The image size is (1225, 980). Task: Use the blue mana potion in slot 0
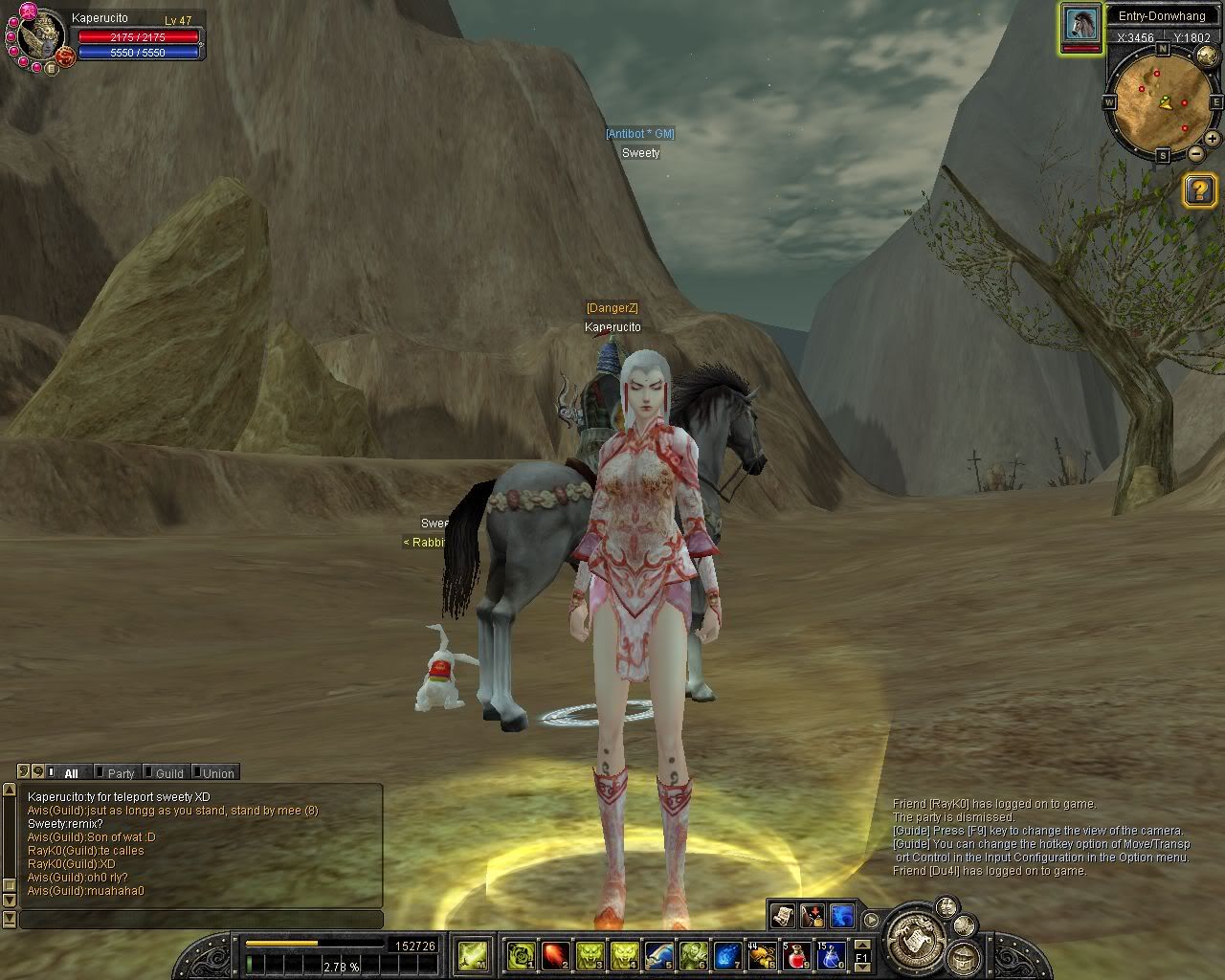(830, 954)
